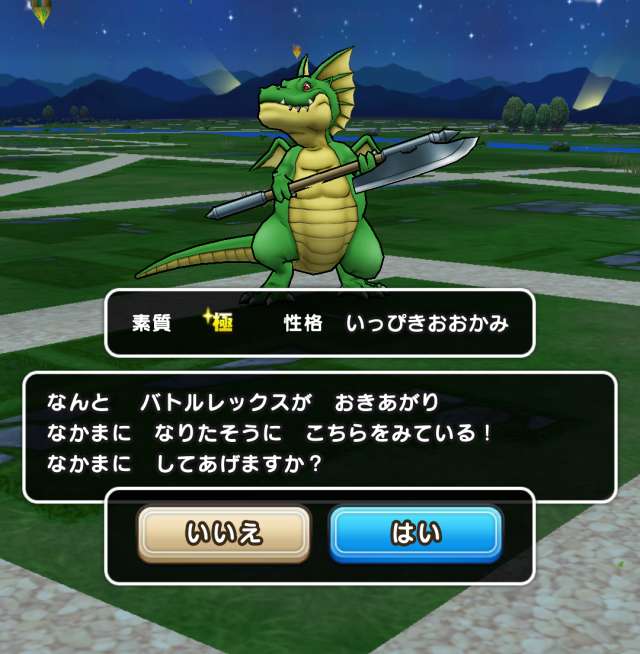This screenshot has width=640, height=654.
Task: Choose はい to recruit Battle Rex
Action: pyautogui.click(x=415, y=534)
